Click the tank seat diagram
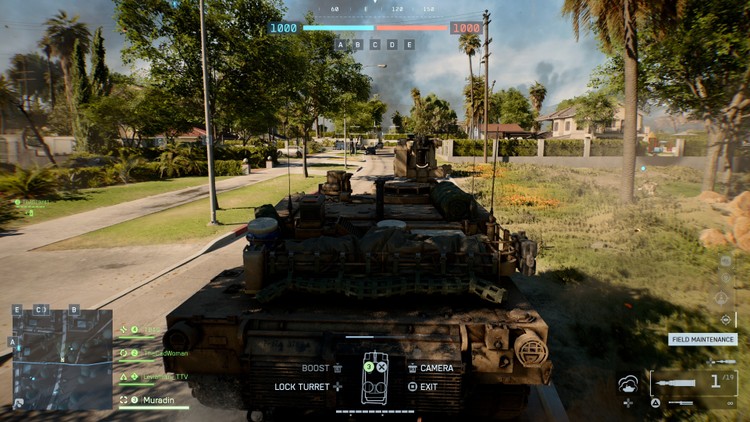The width and height of the screenshot is (750, 422). (x=375, y=379)
